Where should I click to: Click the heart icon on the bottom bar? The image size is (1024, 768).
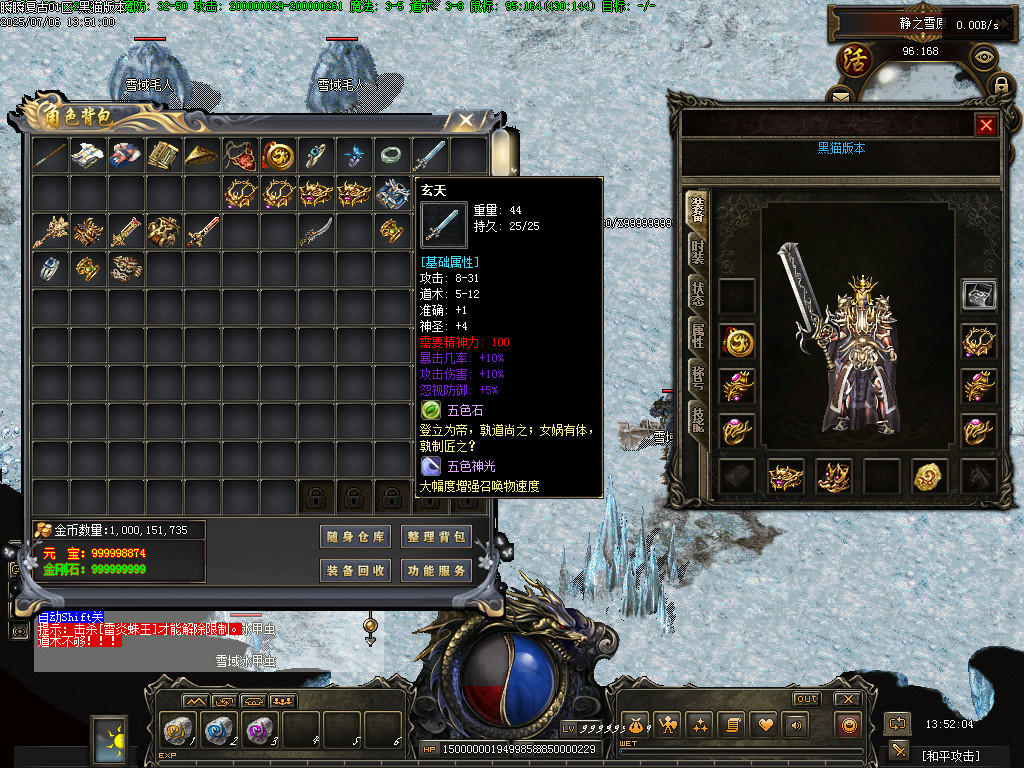click(x=765, y=724)
